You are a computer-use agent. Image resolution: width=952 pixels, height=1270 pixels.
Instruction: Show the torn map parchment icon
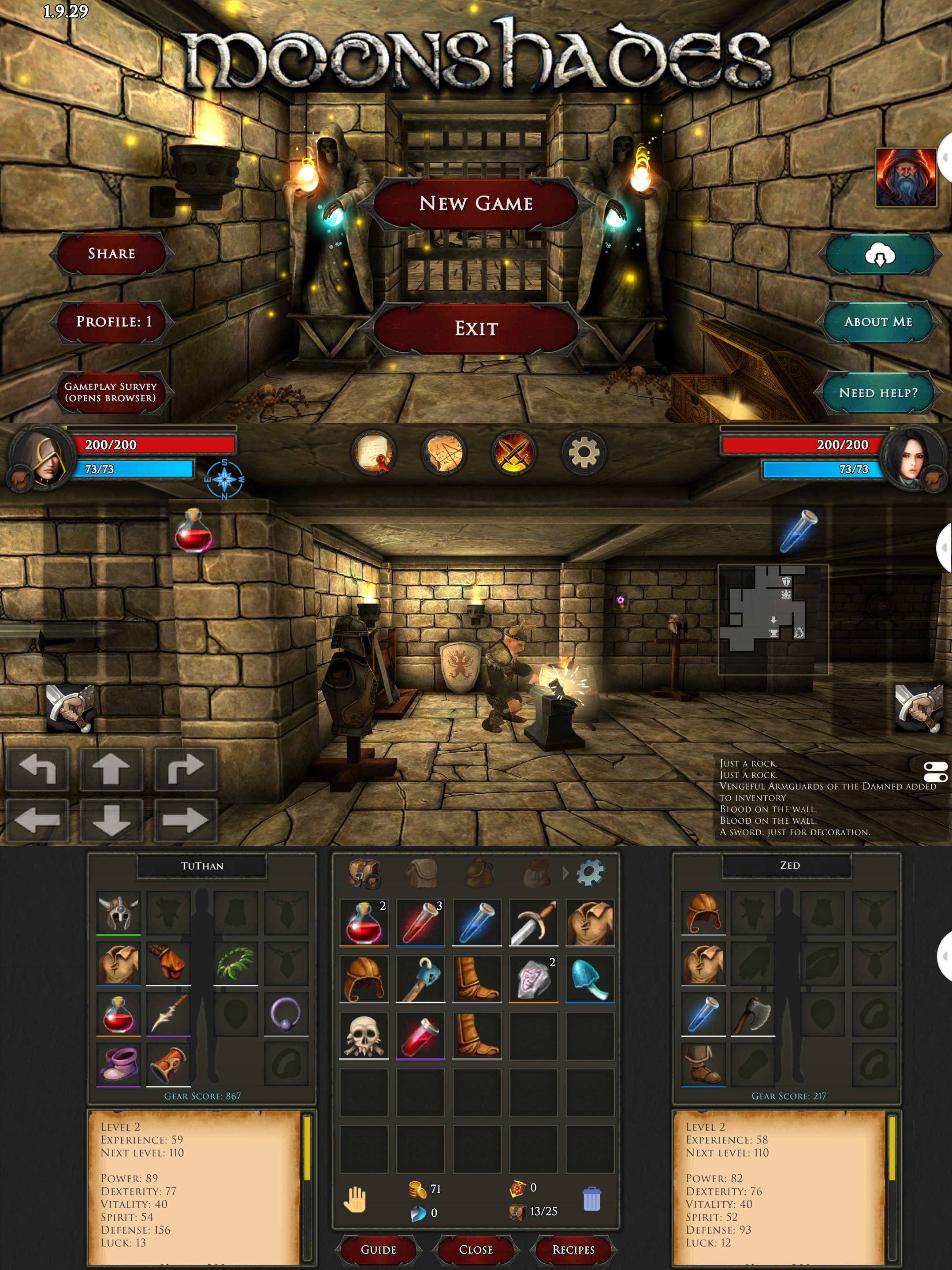pyautogui.click(x=443, y=453)
